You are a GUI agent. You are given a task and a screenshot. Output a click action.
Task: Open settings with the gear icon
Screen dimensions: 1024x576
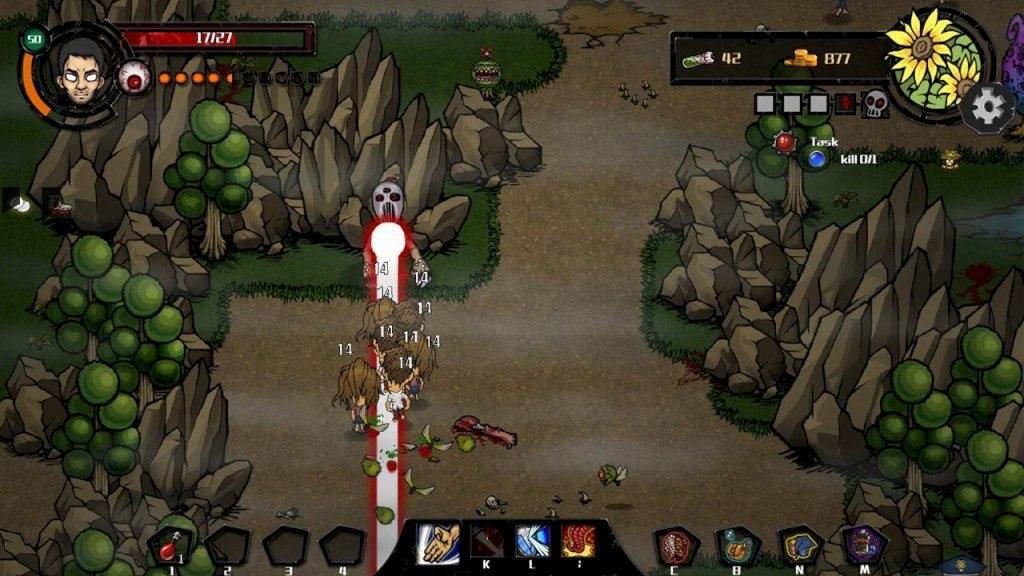coord(988,105)
